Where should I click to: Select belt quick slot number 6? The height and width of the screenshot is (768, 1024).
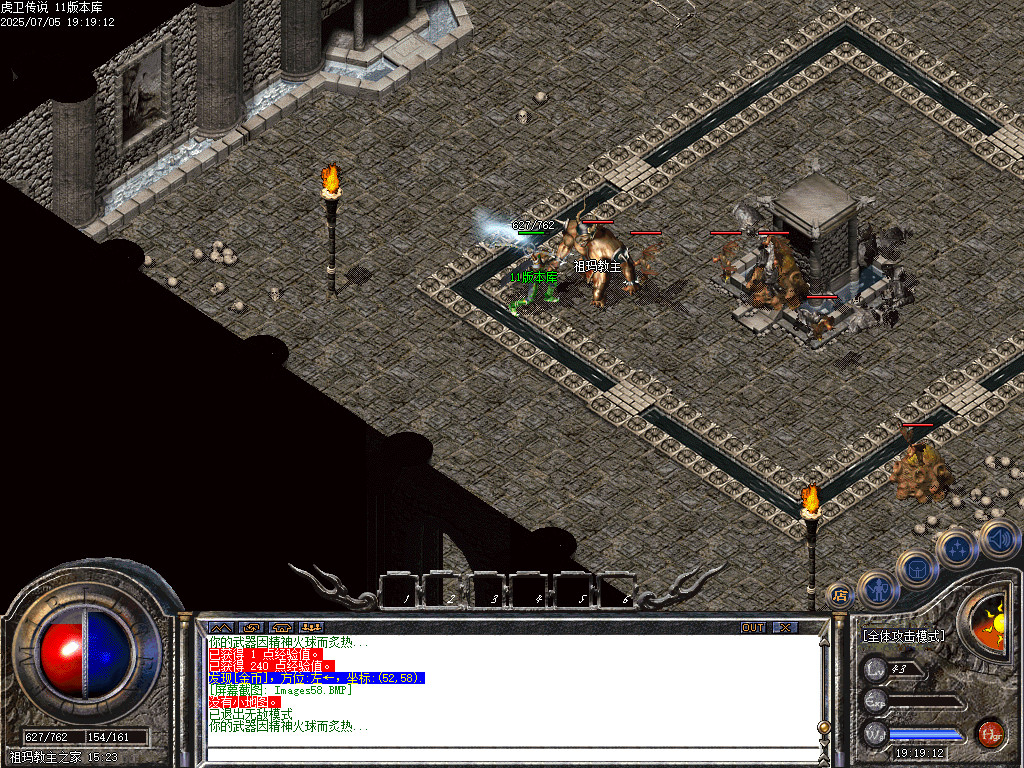[620, 591]
